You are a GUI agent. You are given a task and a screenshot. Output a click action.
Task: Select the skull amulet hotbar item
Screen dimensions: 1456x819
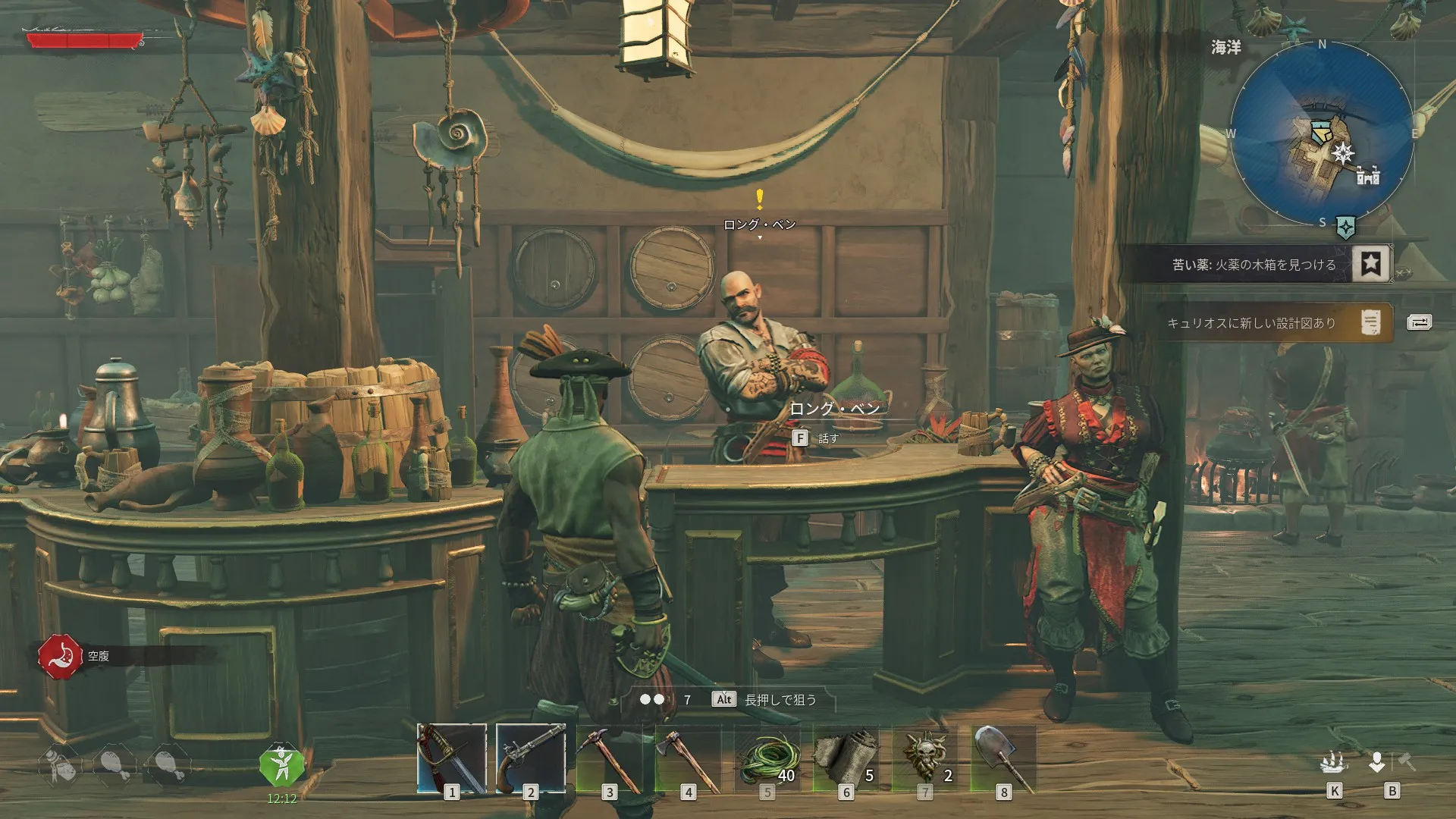coord(925,758)
